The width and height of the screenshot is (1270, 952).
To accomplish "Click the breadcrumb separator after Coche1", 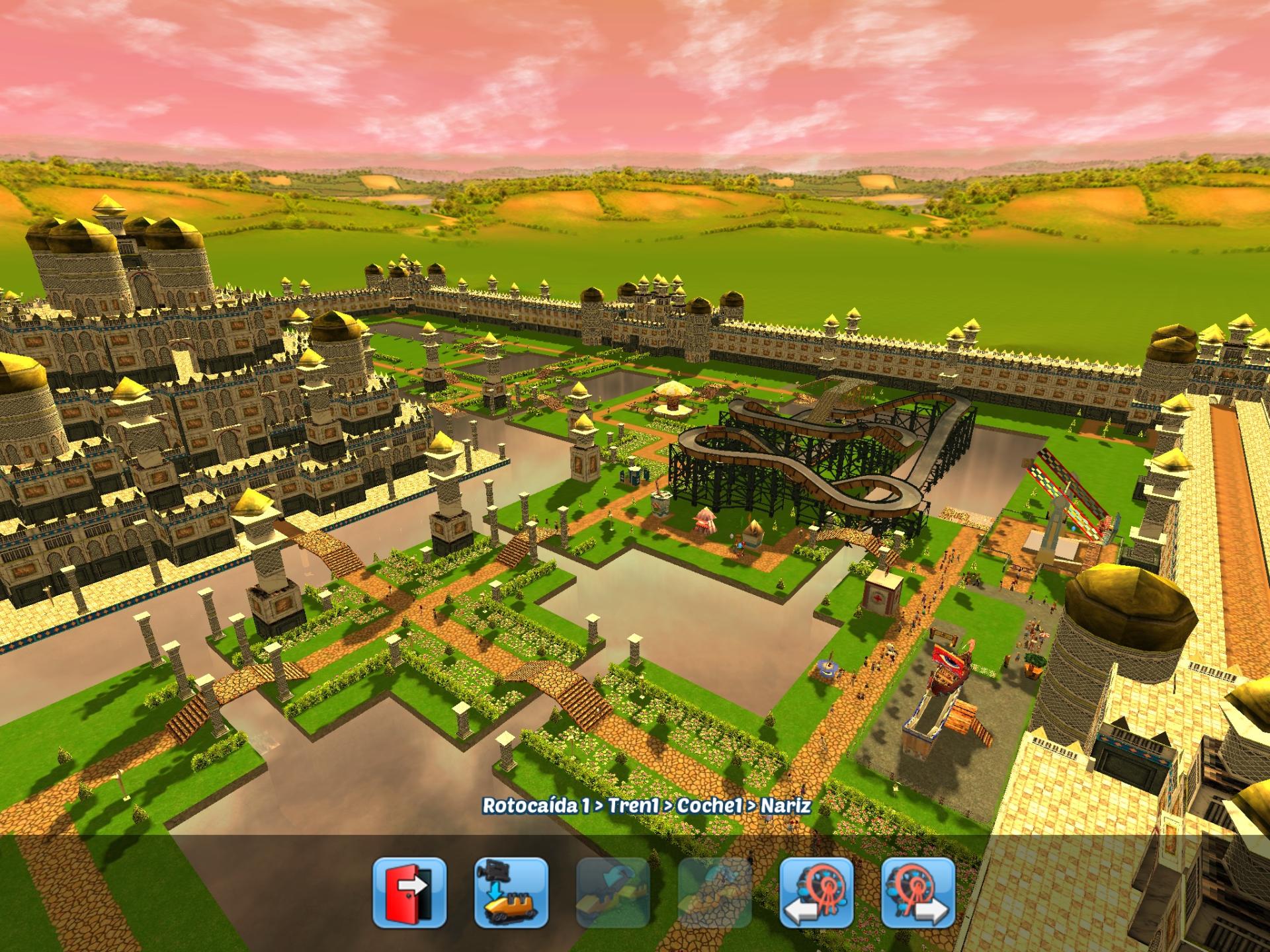I will pos(750,805).
